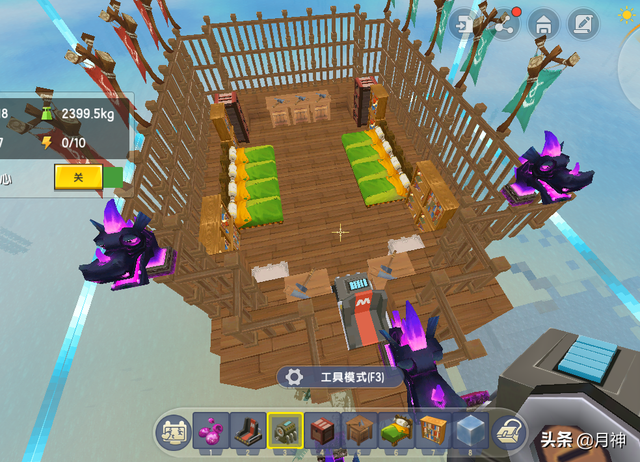640x462 pixels.
Task: Select the red storage chest slot
Action: pos(322,430)
